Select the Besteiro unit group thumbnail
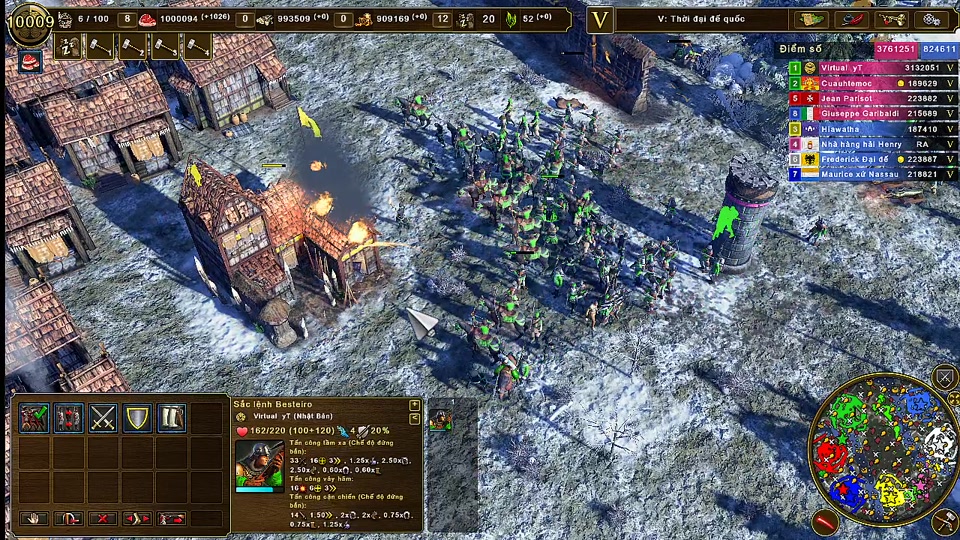 [x=440, y=419]
